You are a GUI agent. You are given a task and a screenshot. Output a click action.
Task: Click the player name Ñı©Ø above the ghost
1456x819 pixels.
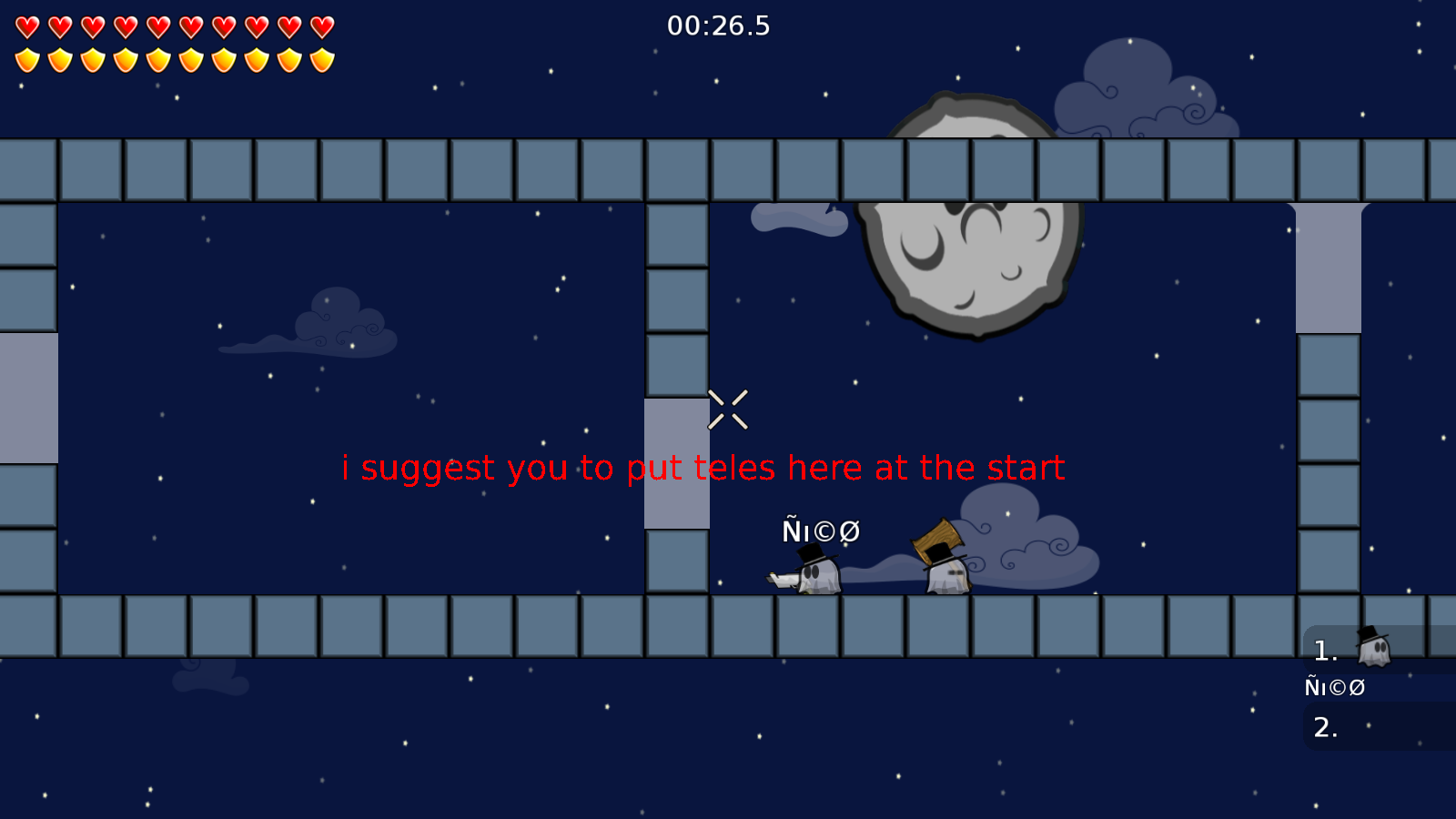coord(822,531)
